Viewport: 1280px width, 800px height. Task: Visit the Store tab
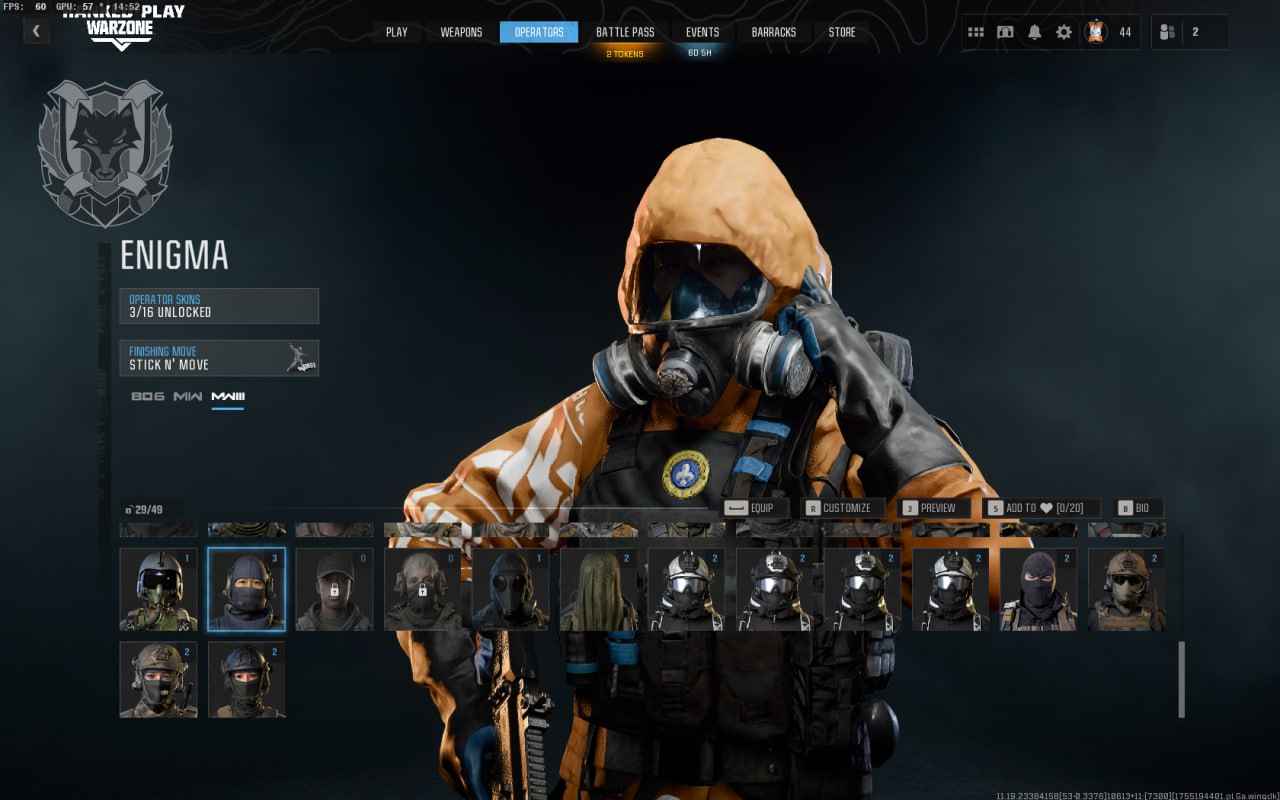842,32
